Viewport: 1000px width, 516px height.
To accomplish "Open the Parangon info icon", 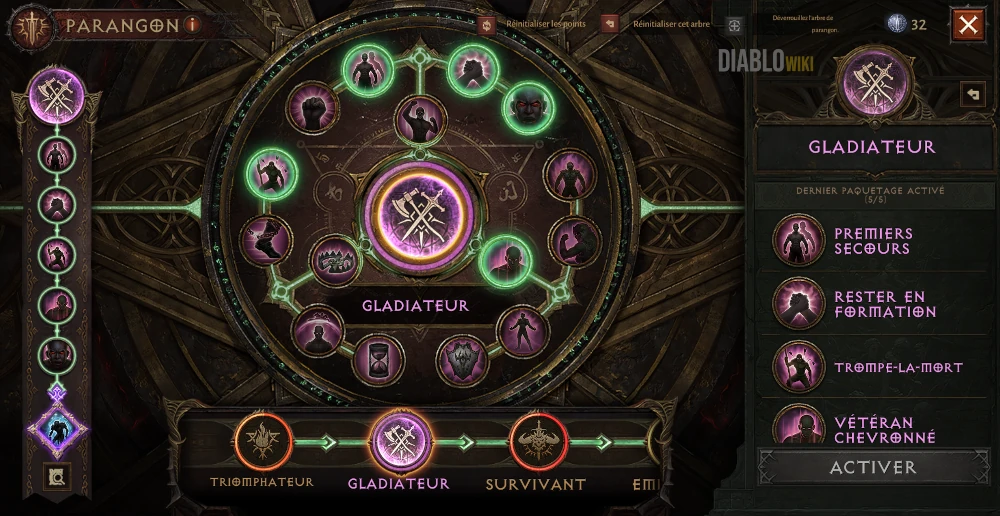I will [193, 25].
